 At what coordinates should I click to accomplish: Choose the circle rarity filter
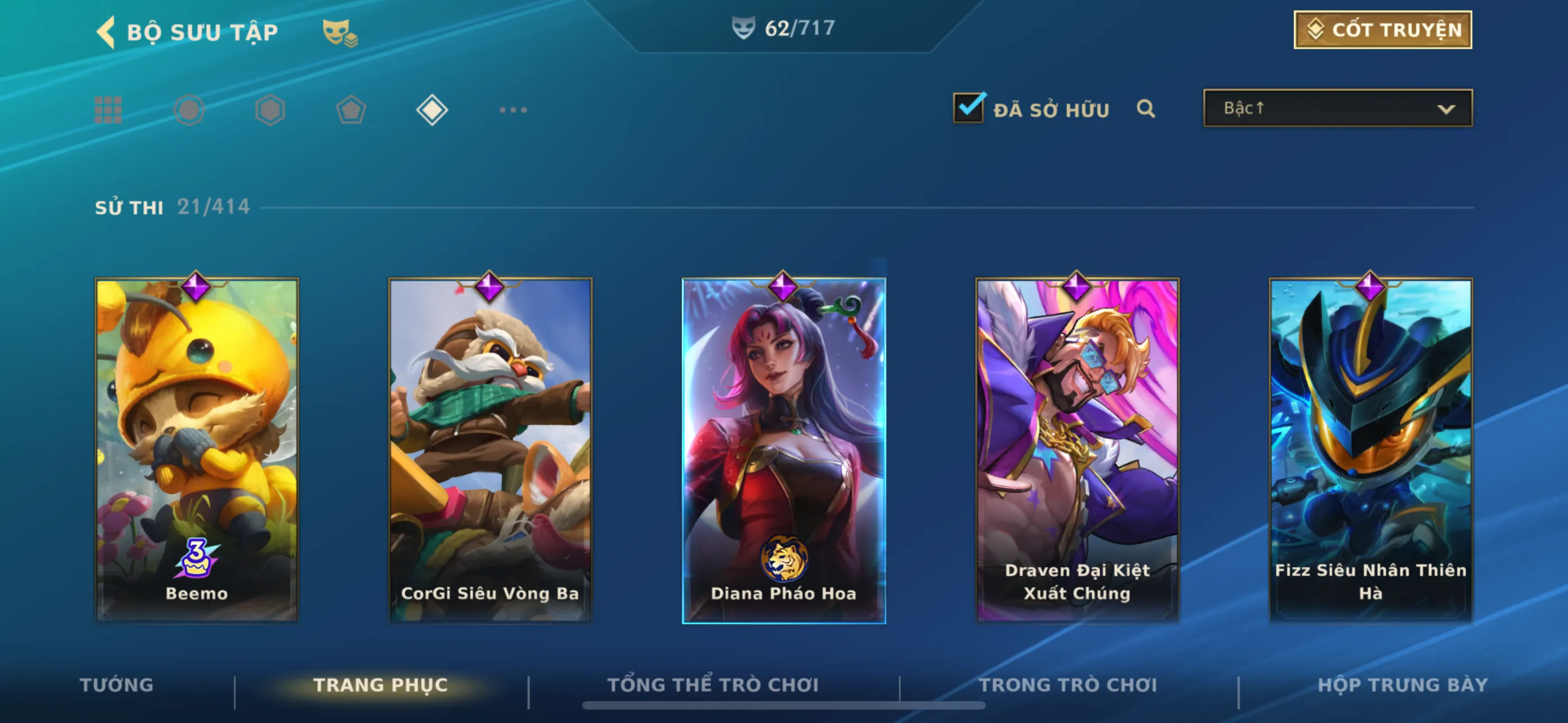coord(188,110)
